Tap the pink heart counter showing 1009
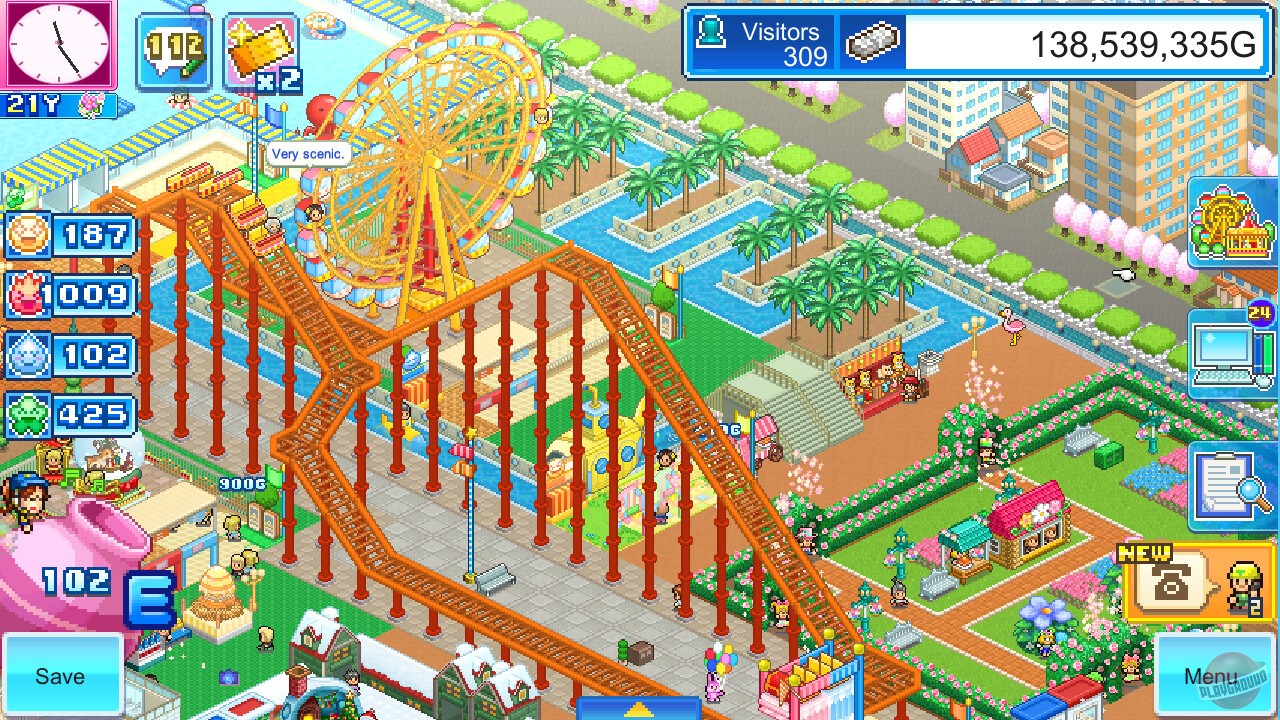Image resolution: width=1280 pixels, height=720 pixels. [70, 296]
